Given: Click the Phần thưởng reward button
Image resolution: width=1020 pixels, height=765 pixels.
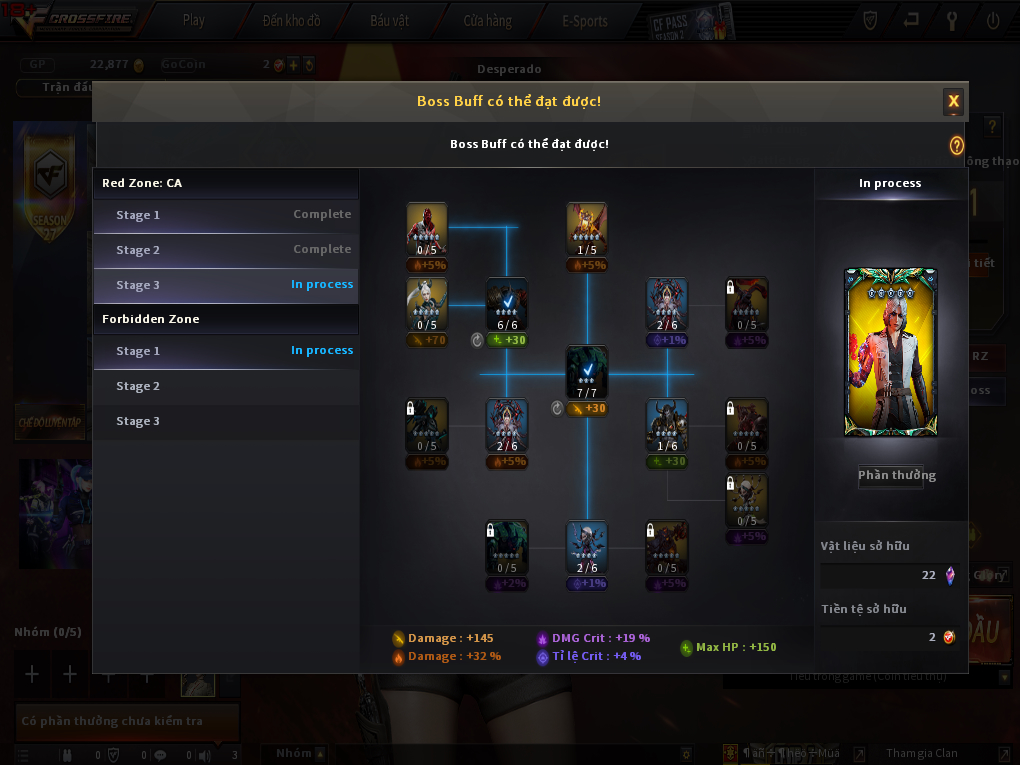Looking at the screenshot, I should (x=897, y=476).
